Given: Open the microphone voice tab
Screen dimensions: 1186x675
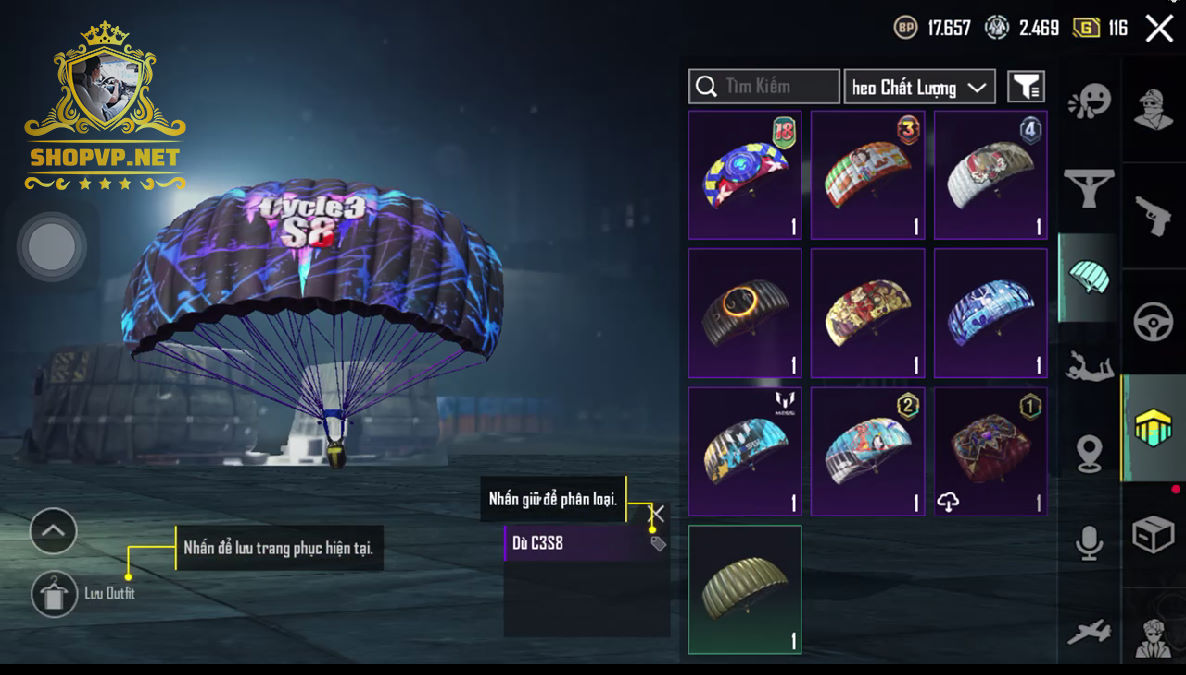Looking at the screenshot, I should click(1089, 543).
